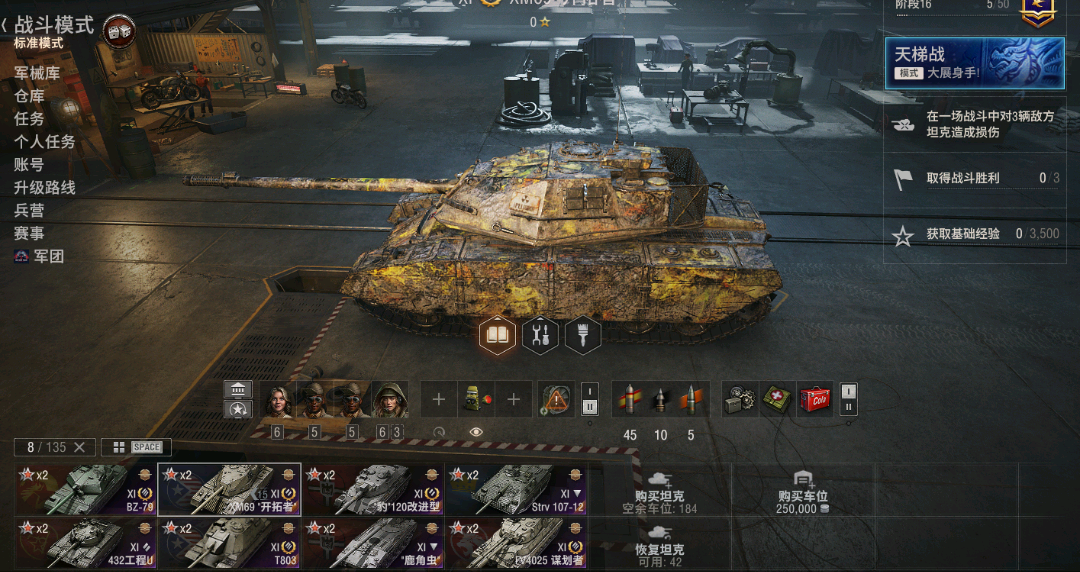Click 恢复坦克 to restore a tank
This screenshot has width=1080, height=572.
[x=659, y=549]
